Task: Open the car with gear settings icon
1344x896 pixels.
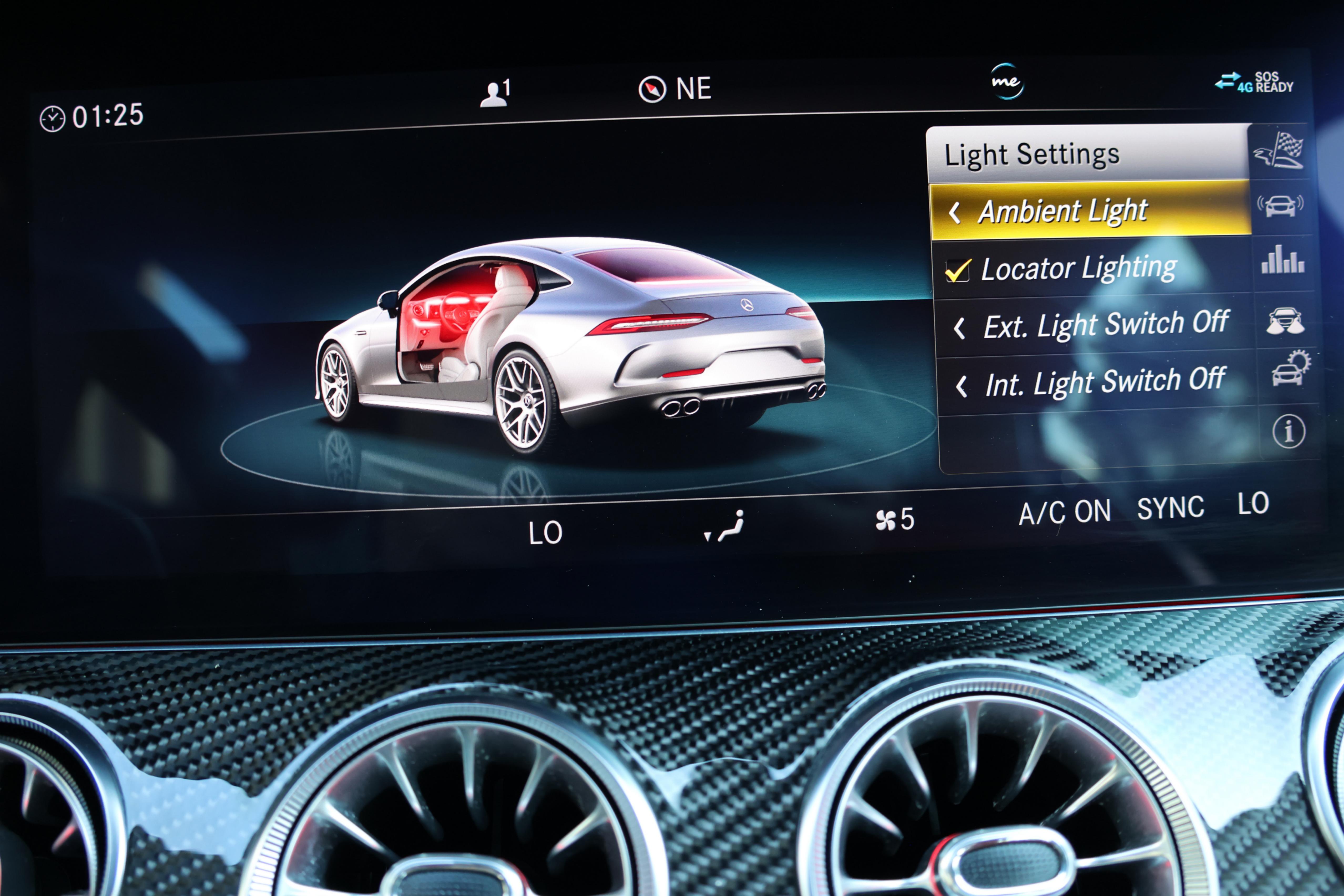Action: 1290,370
